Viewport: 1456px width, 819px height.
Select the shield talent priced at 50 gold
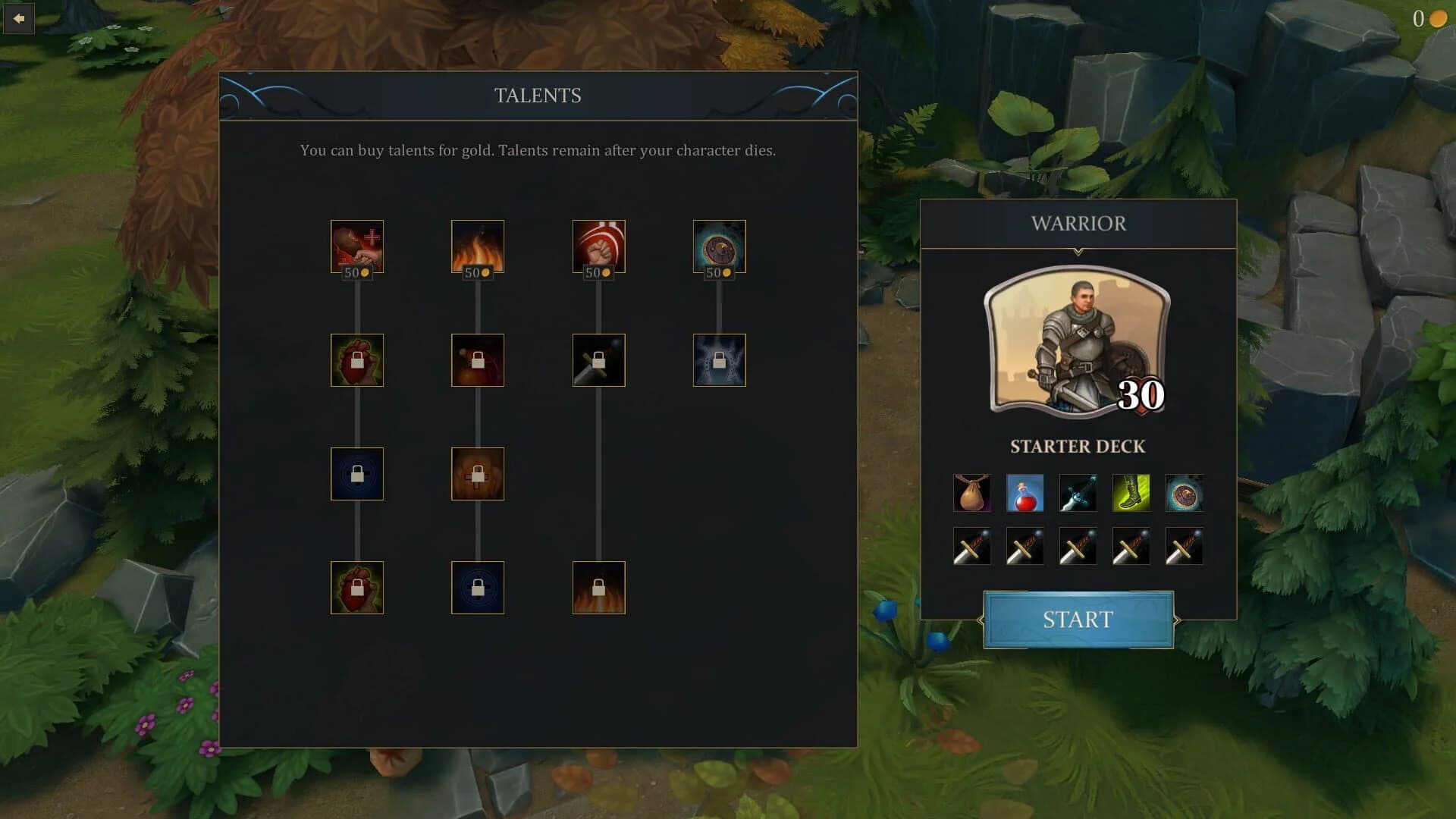[x=719, y=246]
